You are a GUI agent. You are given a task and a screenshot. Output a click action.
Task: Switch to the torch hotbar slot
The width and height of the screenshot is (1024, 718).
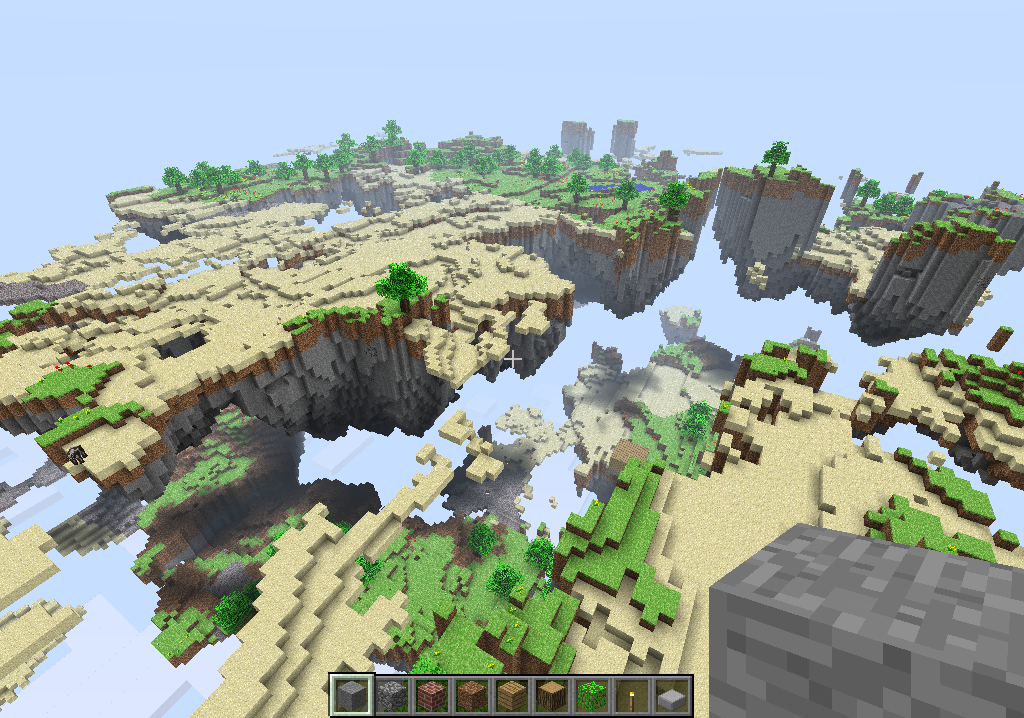631,695
